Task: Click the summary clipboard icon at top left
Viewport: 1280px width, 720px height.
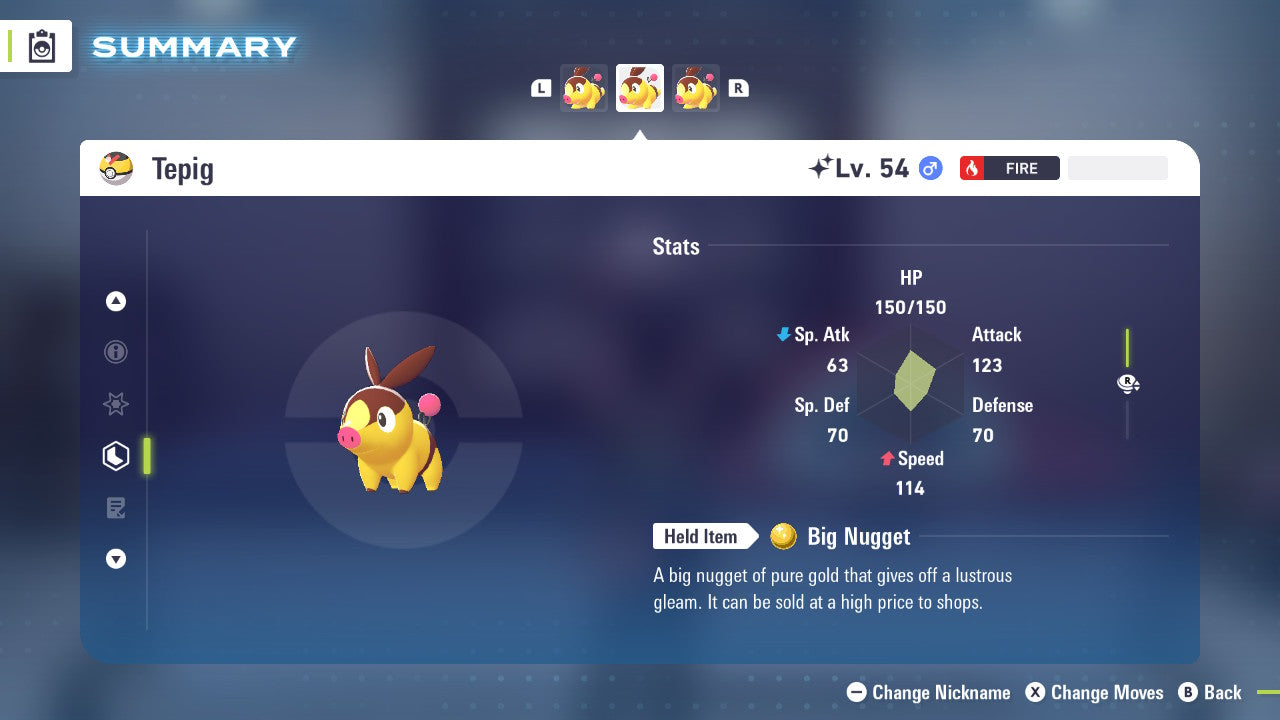Action: 40,46
